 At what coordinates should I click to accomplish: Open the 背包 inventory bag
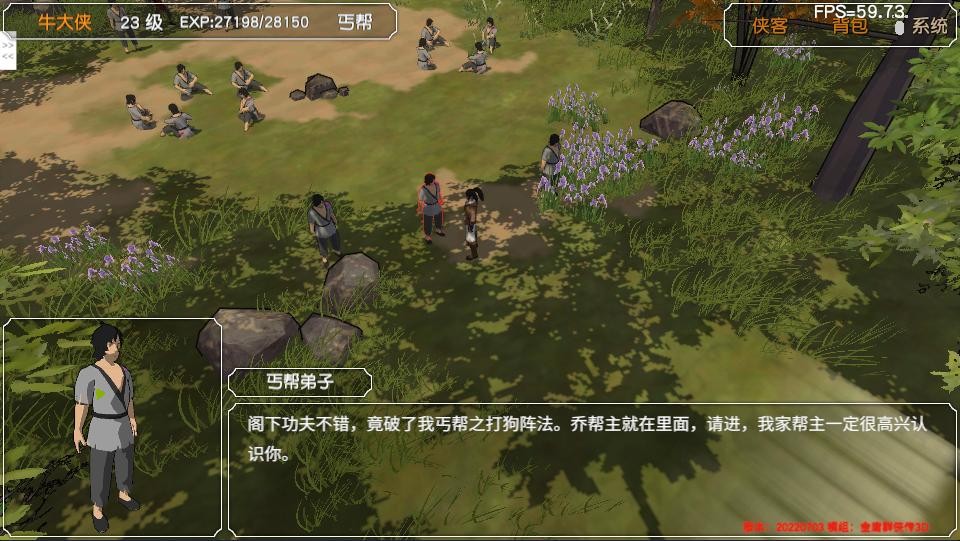pyautogui.click(x=850, y=26)
